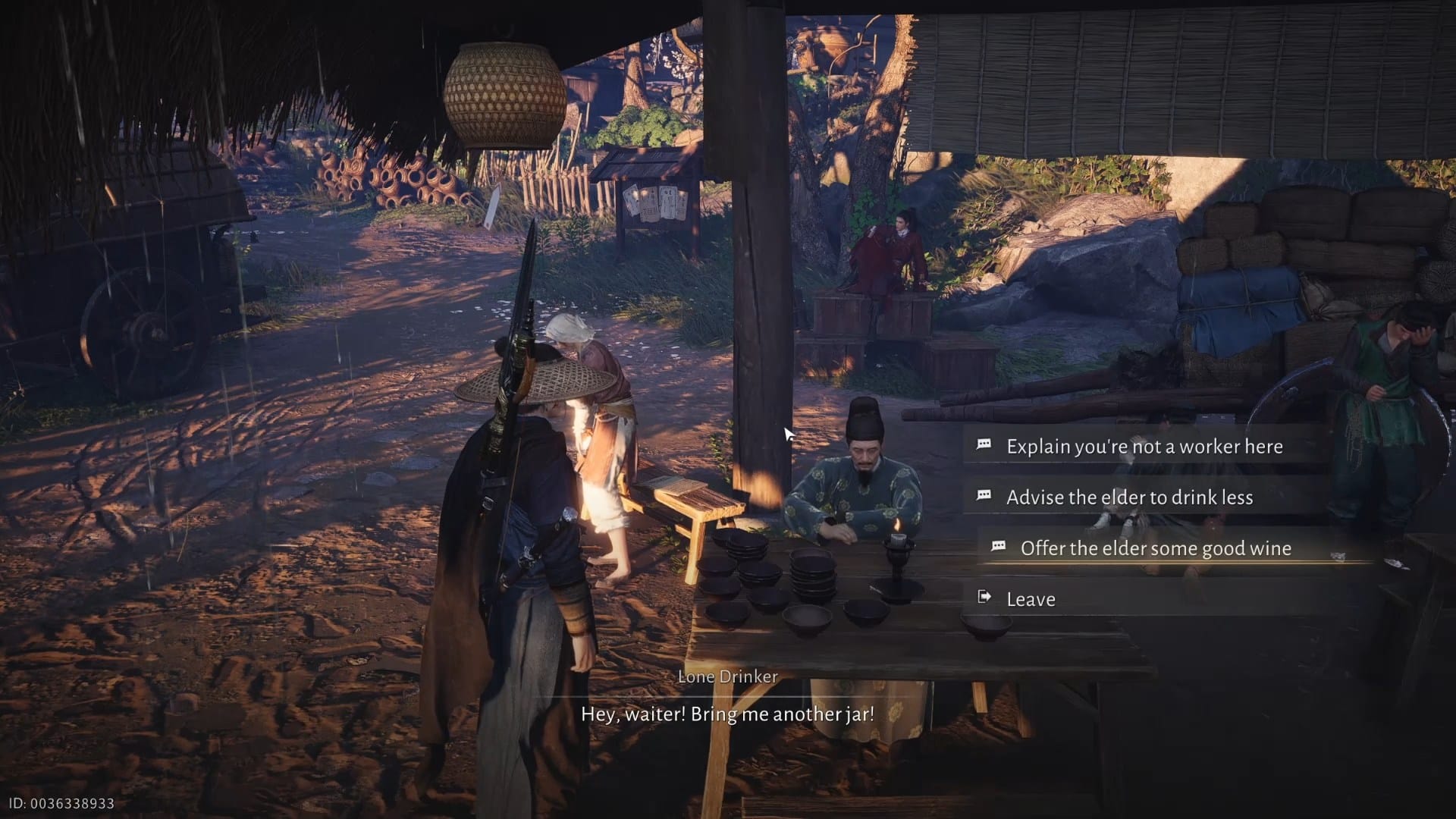
Task: Choose "Explain you're not a worker here"
Action: pyautogui.click(x=1144, y=446)
